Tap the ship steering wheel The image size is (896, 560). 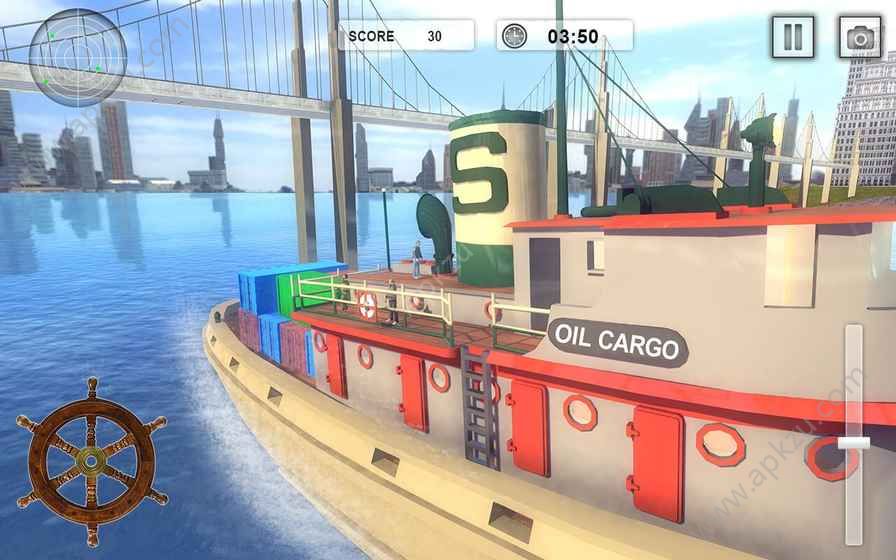pos(92,461)
